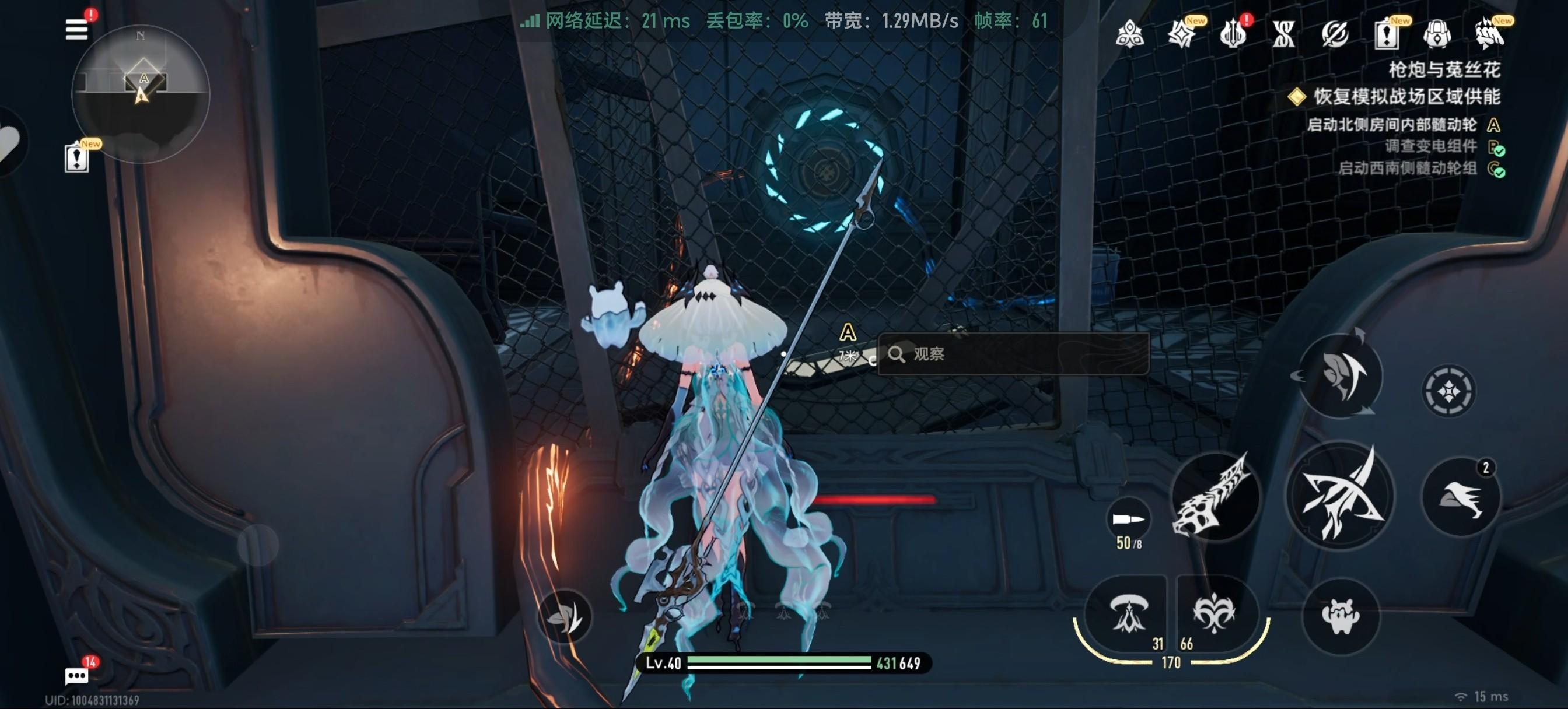This screenshot has height=709, width=1568.
Task: Open the exclamation card notice below the minimap
Action: (76, 158)
